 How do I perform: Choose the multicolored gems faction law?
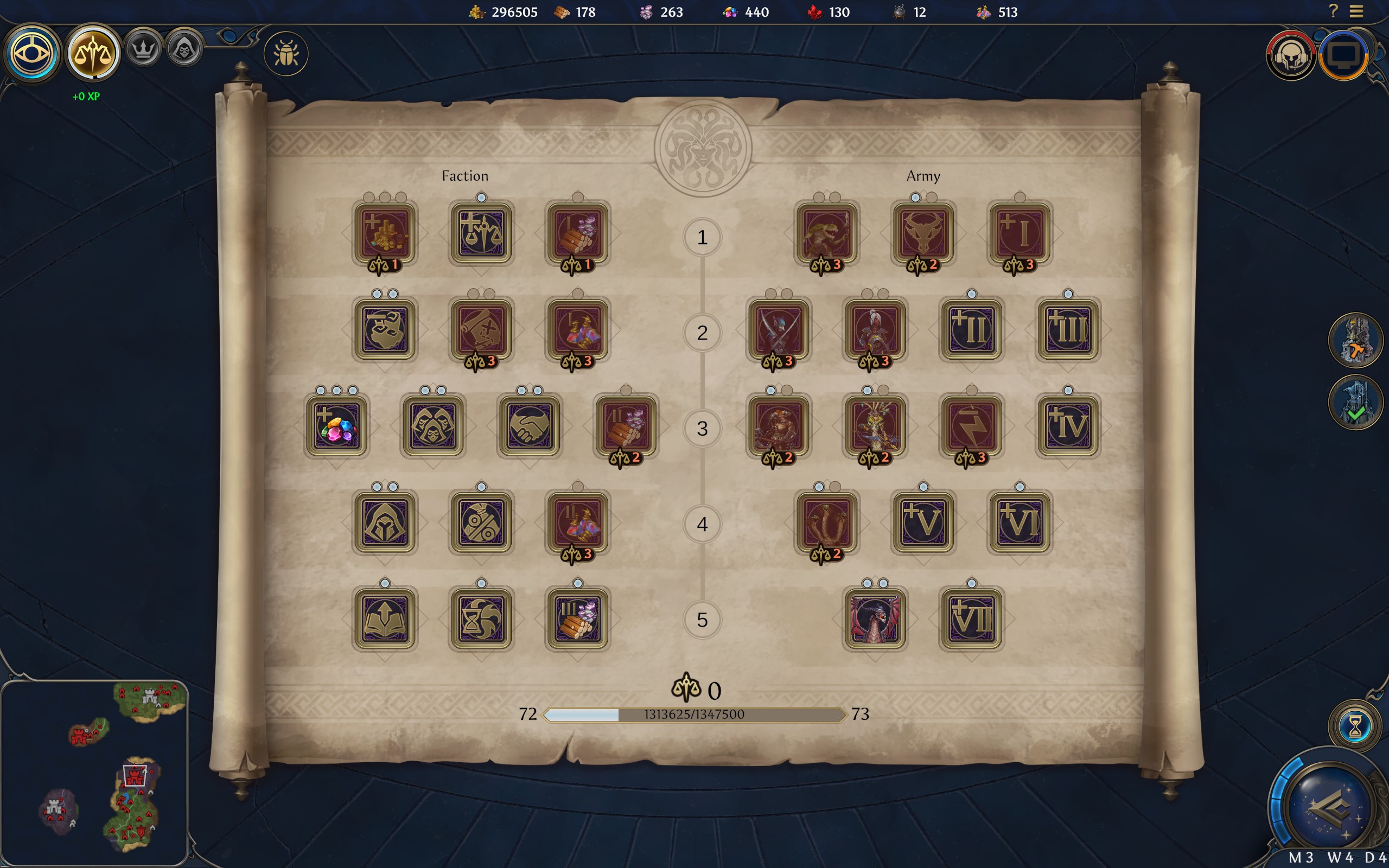click(x=336, y=425)
